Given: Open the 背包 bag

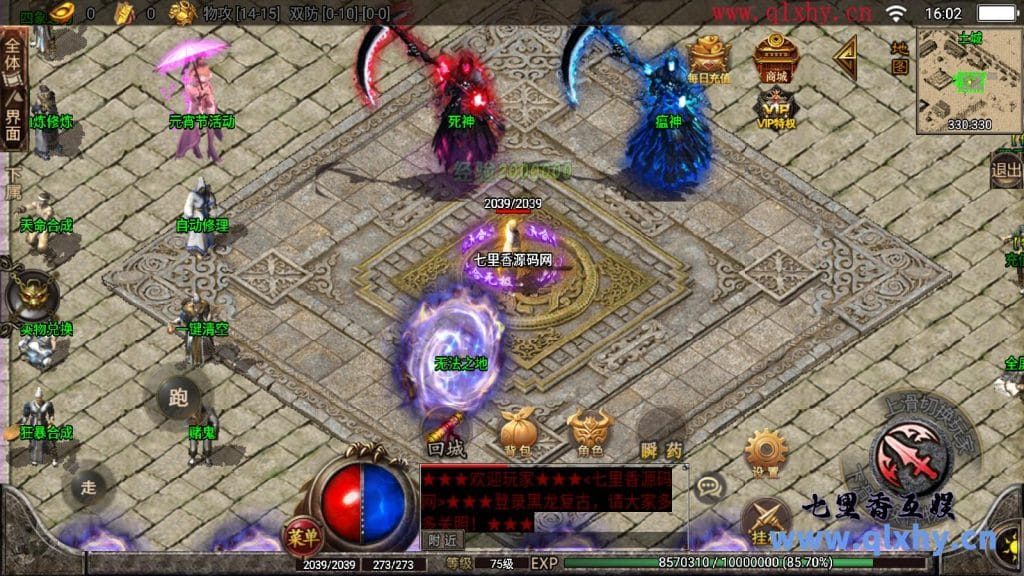Looking at the screenshot, I should 517,432.
